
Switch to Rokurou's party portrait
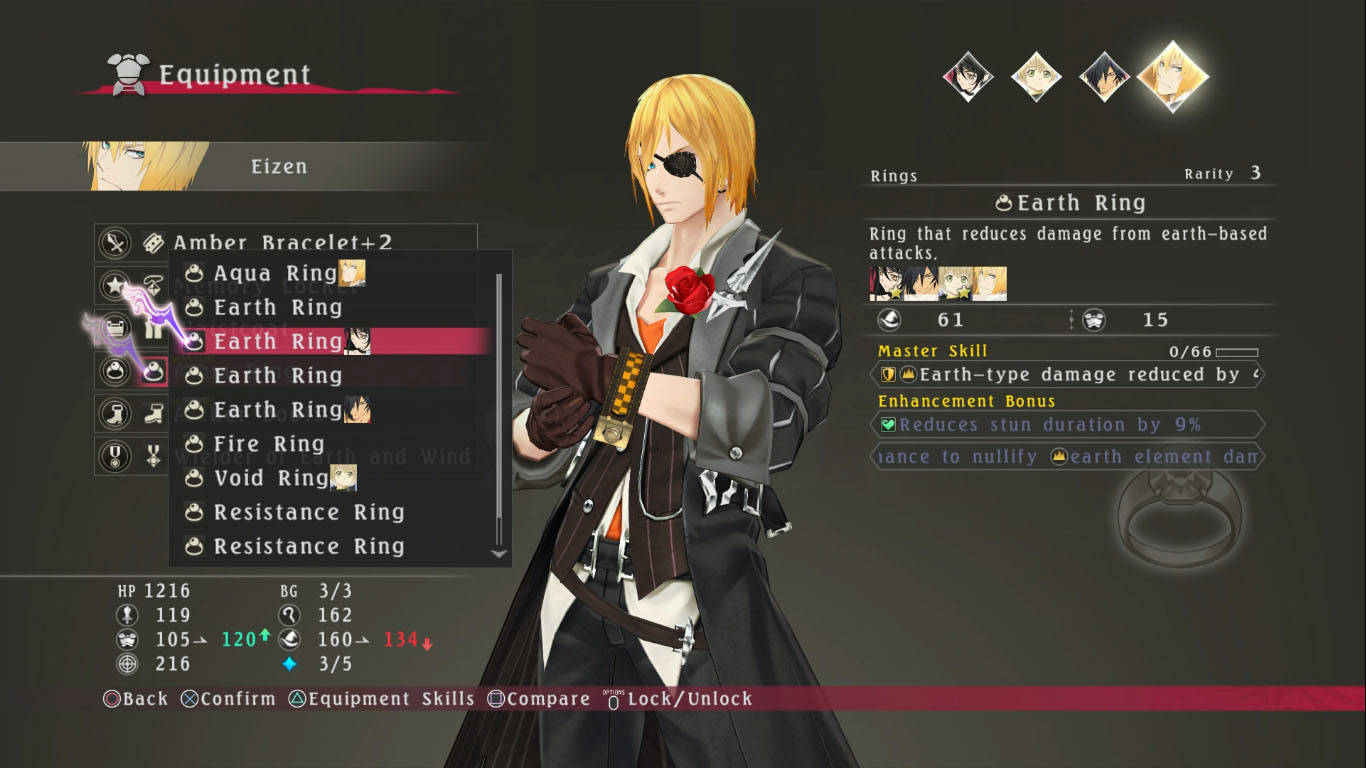pos(1105,77)
